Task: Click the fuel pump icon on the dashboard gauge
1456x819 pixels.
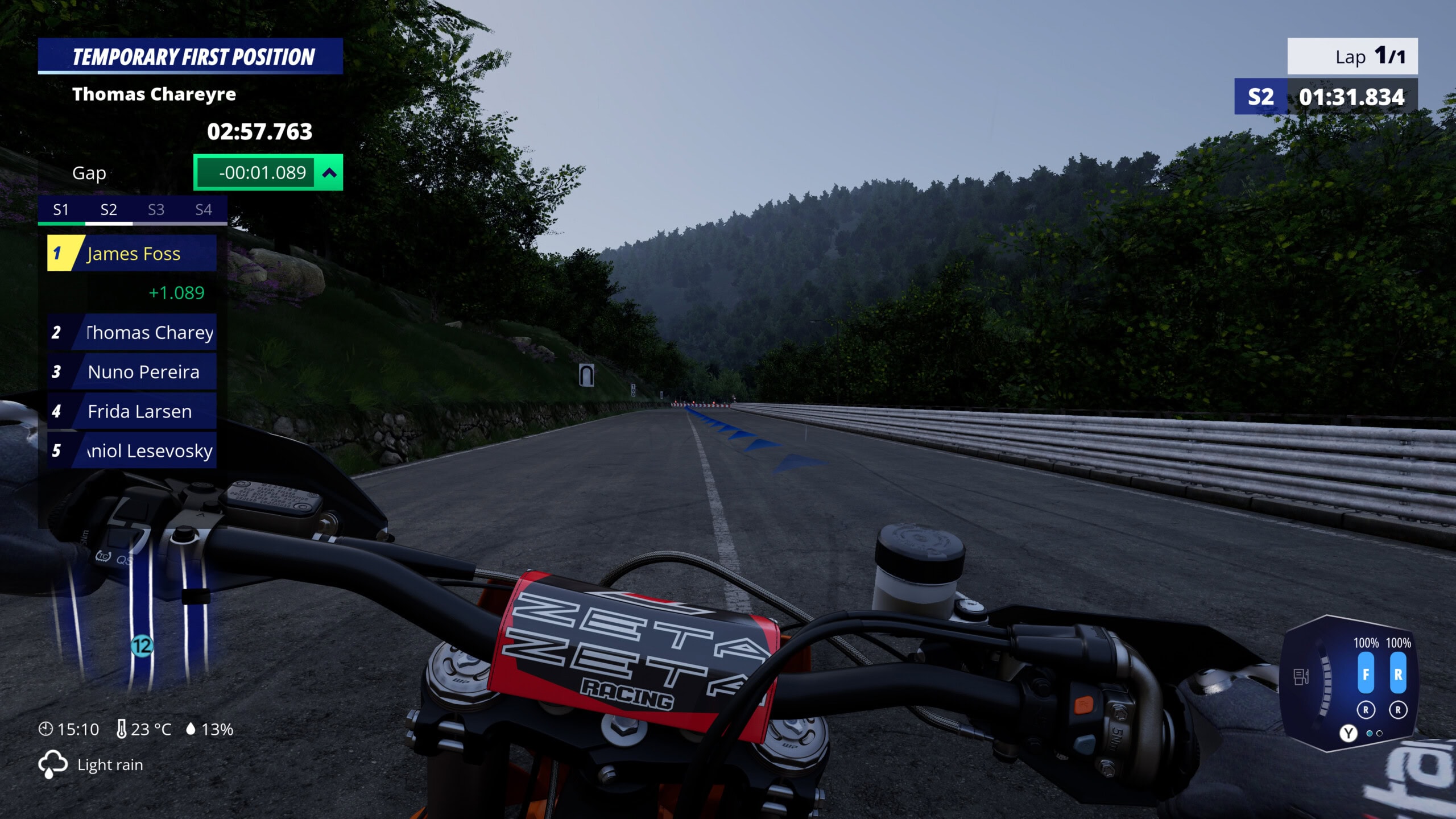Action: [x=1302, y=677]
